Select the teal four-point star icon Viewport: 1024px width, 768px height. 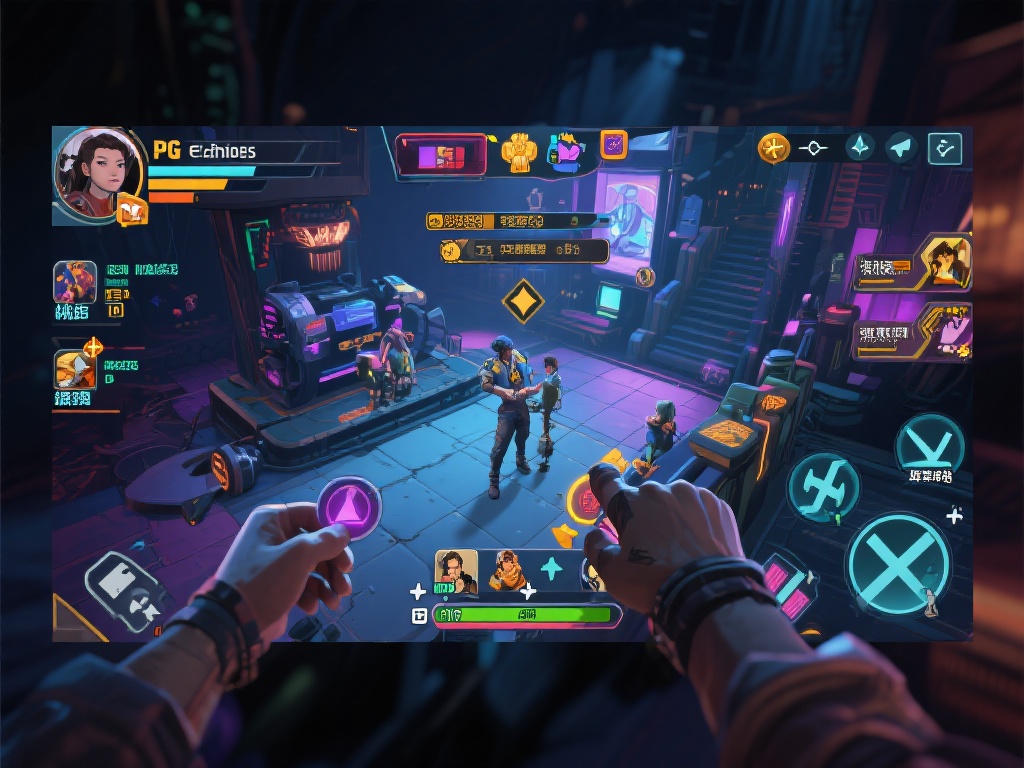[860, 147]
